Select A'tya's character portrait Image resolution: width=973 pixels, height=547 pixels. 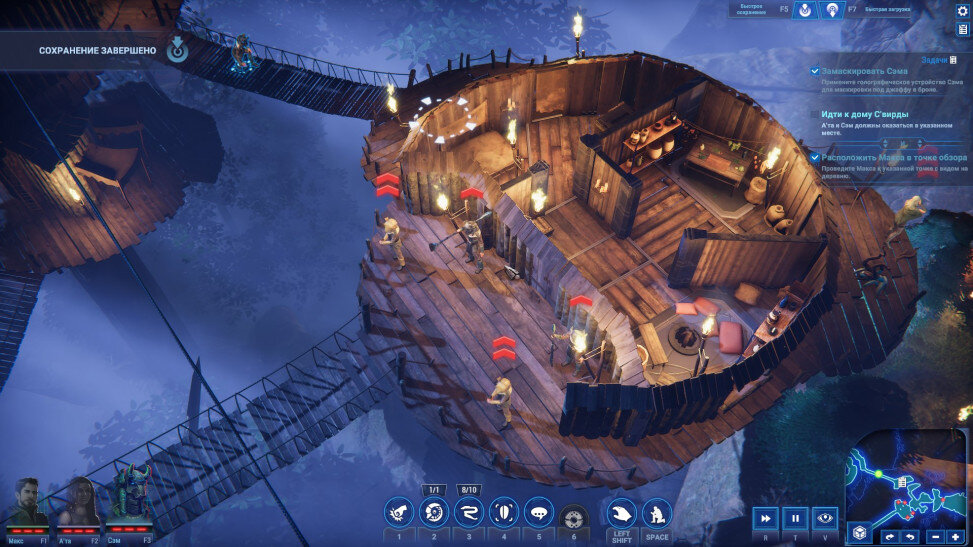[x=79, y=502]
